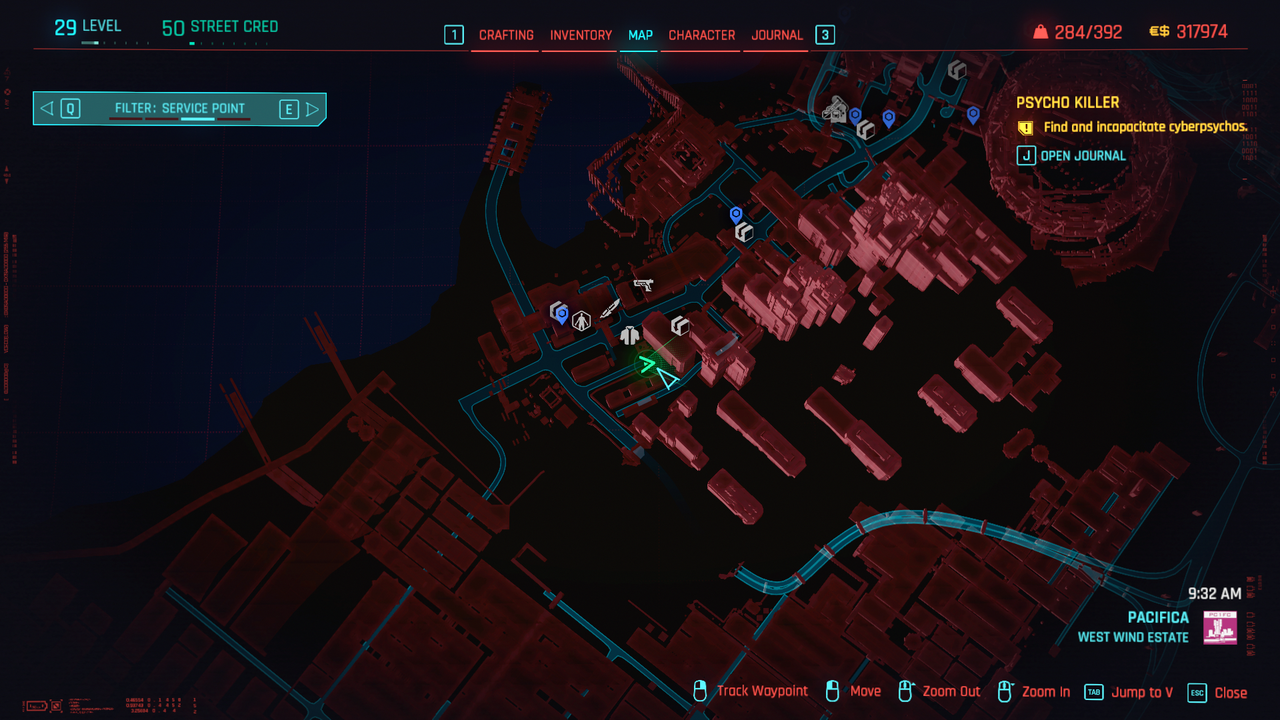Image resolution: width=1280 pixels, height=720 pixels.
Task: Select the clothing vendor jacket marker
Action: click(629, 335)
